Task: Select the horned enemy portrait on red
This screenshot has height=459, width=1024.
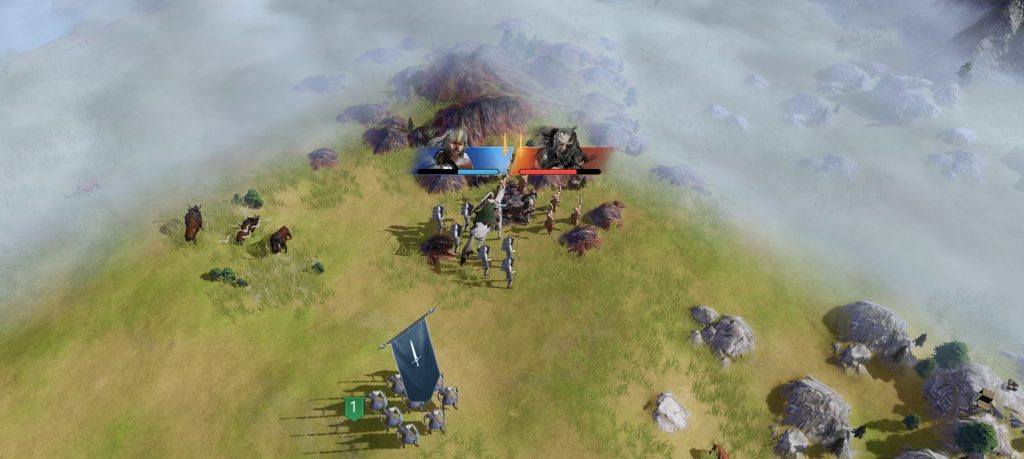Action: coord(561,148)
